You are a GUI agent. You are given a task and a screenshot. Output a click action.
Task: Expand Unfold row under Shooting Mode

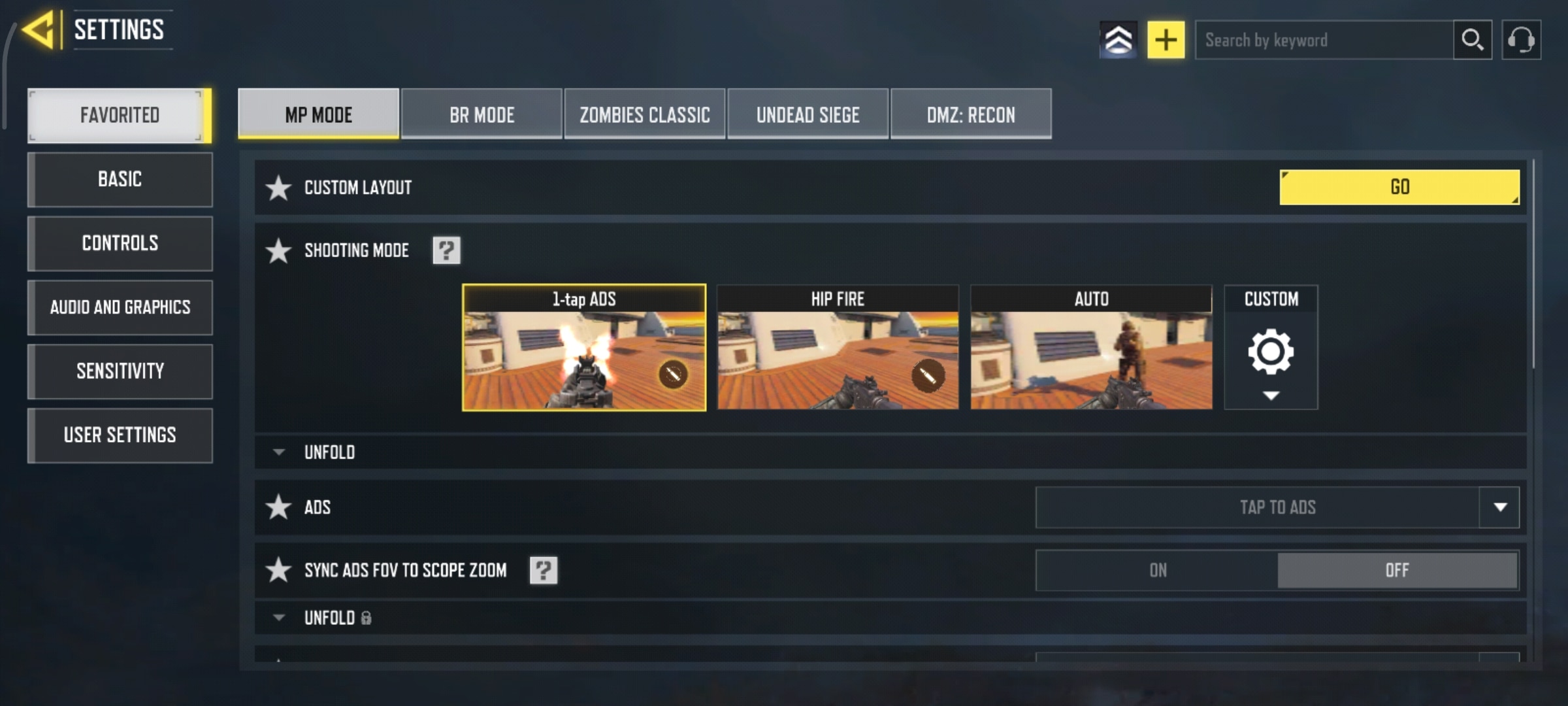[x=329, y=452]
